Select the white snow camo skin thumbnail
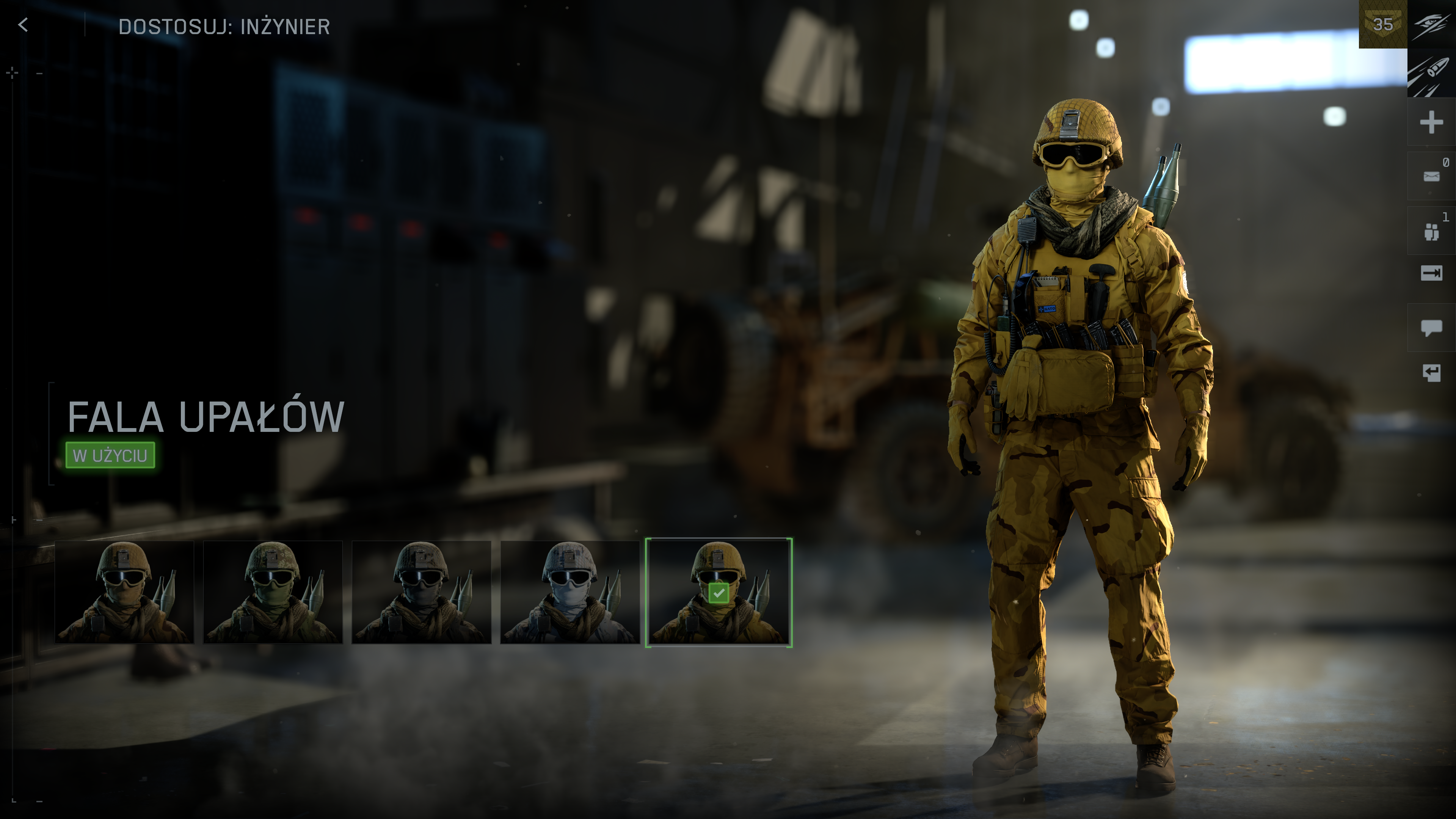Viewport: 1456px width, 819px height. 570,592
